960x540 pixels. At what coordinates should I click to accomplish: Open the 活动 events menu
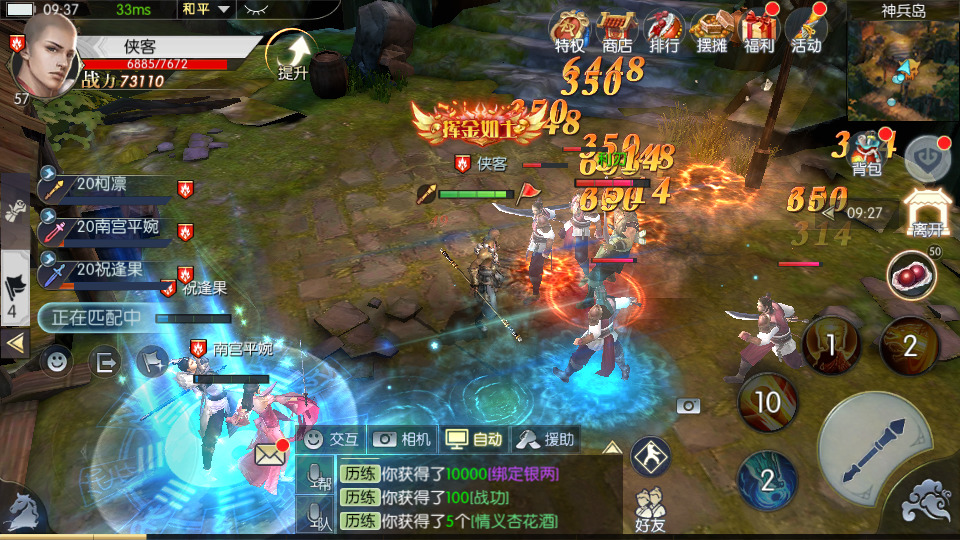coord(806,31)
